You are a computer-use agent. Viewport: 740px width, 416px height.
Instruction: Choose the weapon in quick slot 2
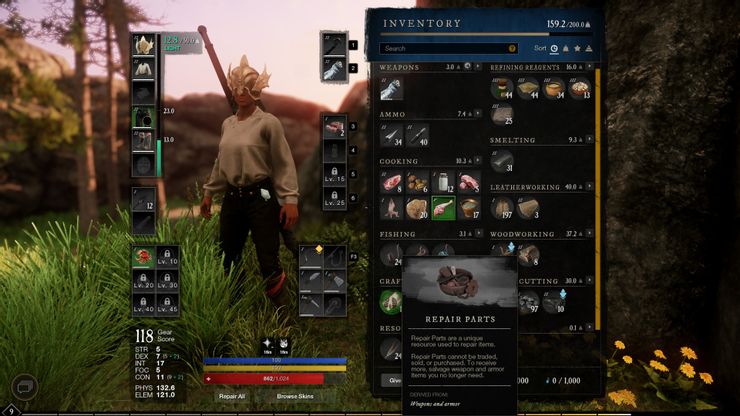pyautogui.click(x=333, y=69)
